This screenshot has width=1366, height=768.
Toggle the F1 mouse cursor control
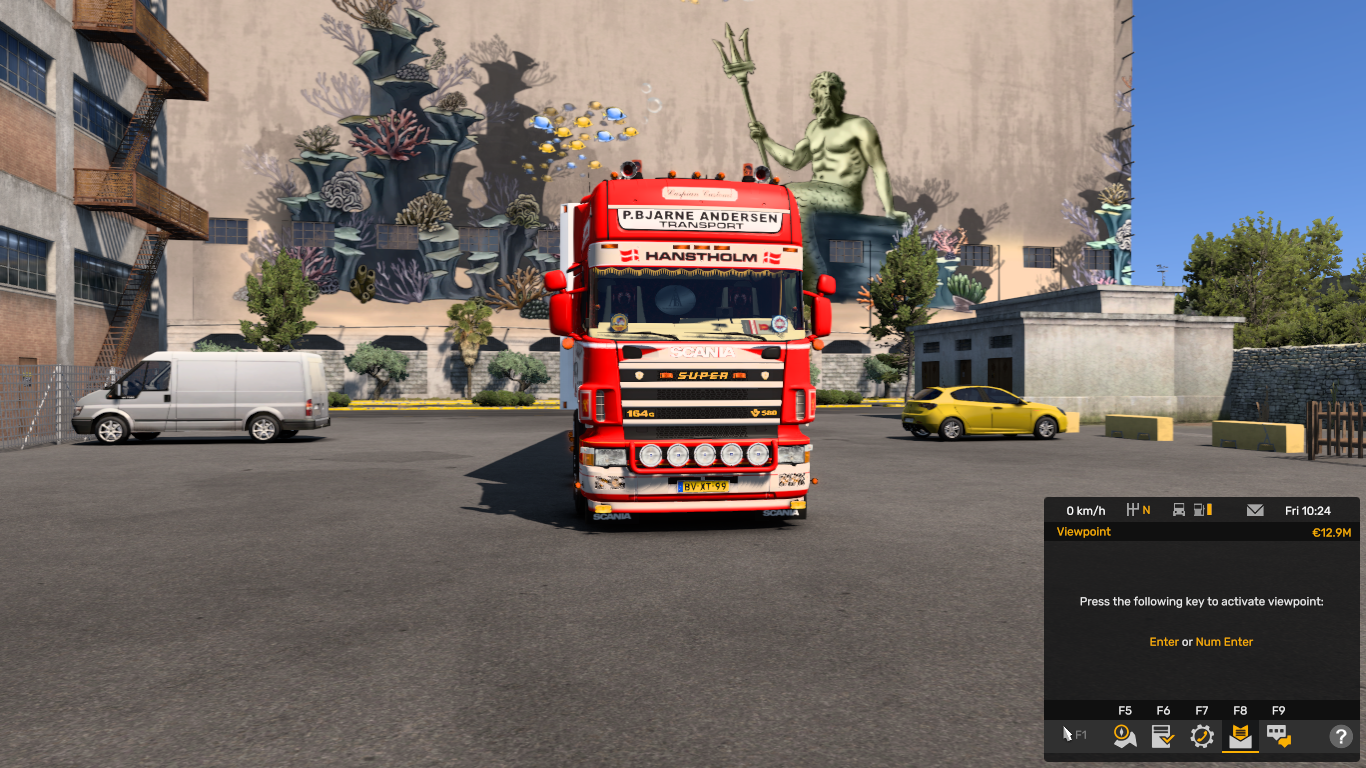pyautogui.click(x=1074, y=735)
